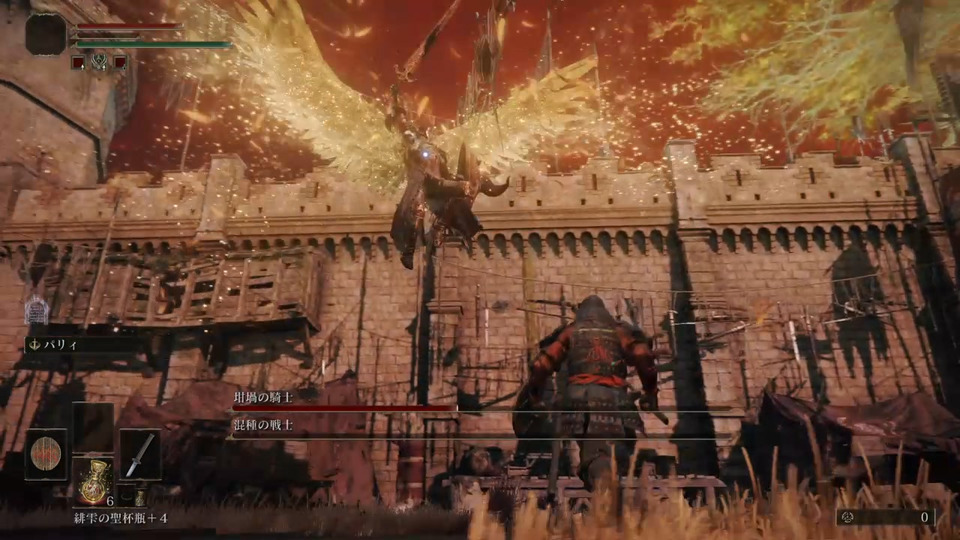This screenshot has height=540, width=960.
Task: Select the Flask of Crimson Tears slot
Action: (94, 482)
